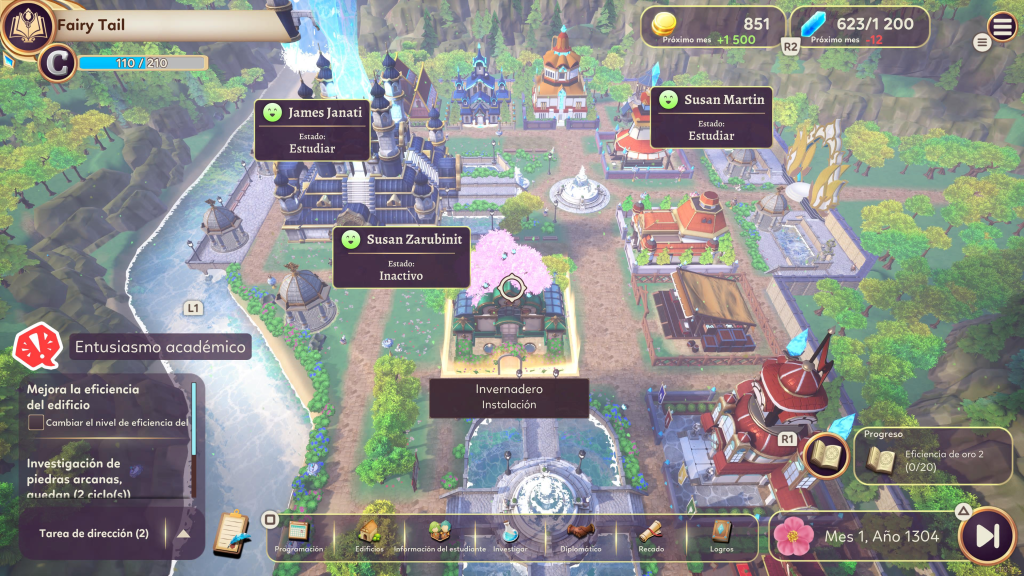The width and height of the screenshot is (1024, 576).
Task: Open the Programación schedule menu
Action: 300,535
